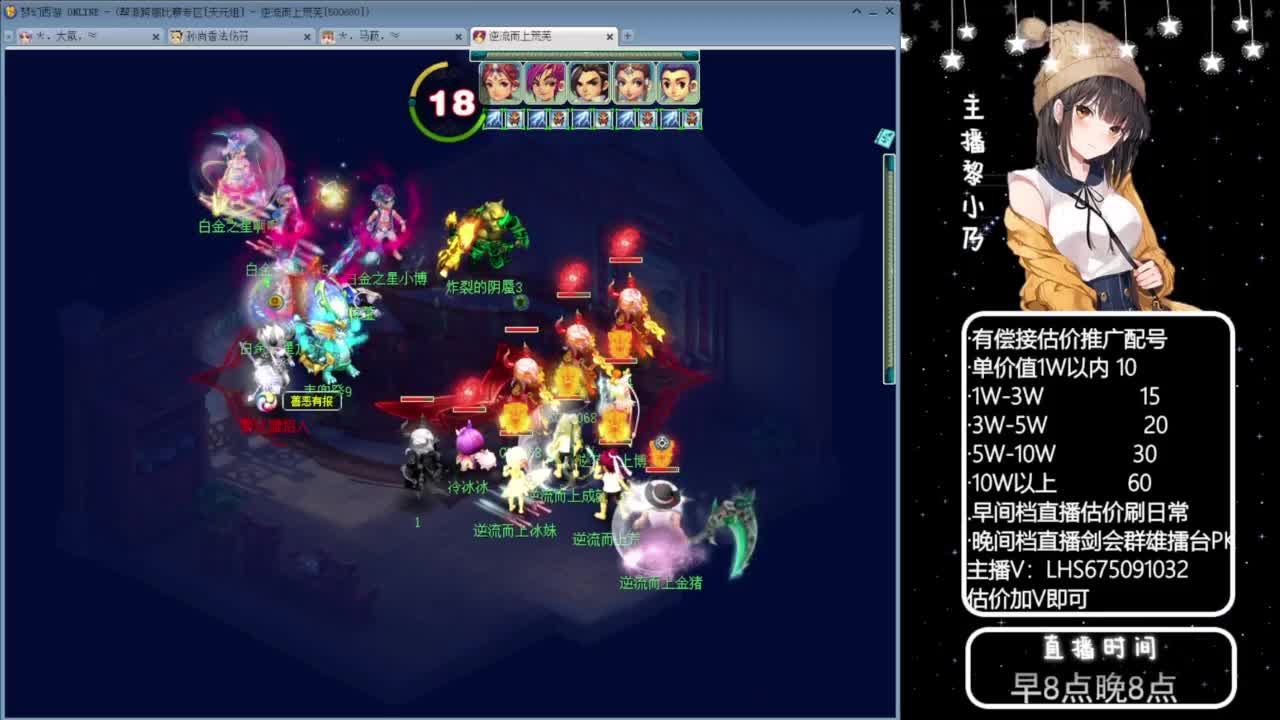Click the lightning skill icon under first portrait
The width and height of the screenshot is (1280, 720).
pyautogui.click(x=492, y=120)
